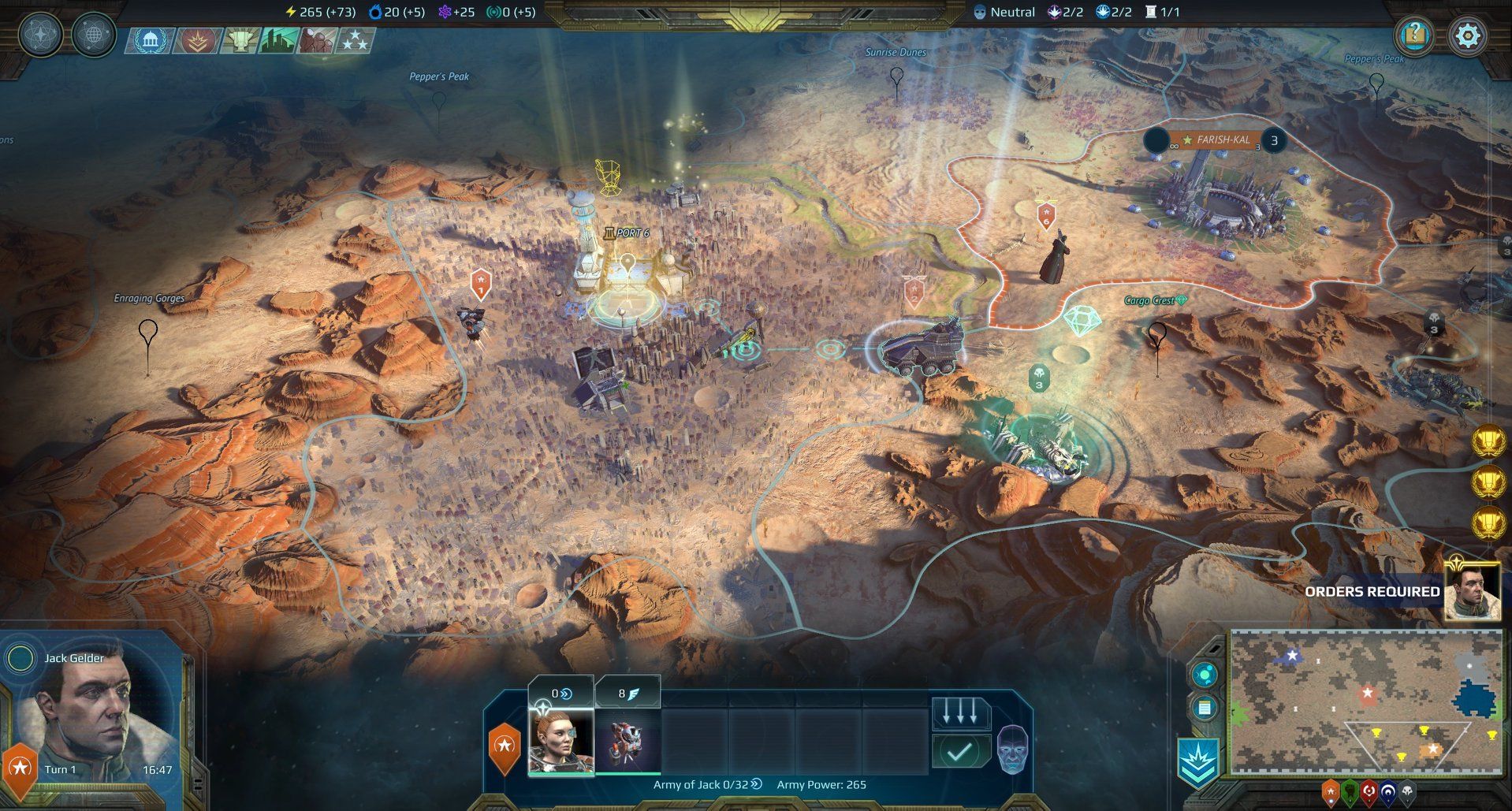Click the hero's green health bar
This screenshot has height=811, width=1512.
pos(561,774)
